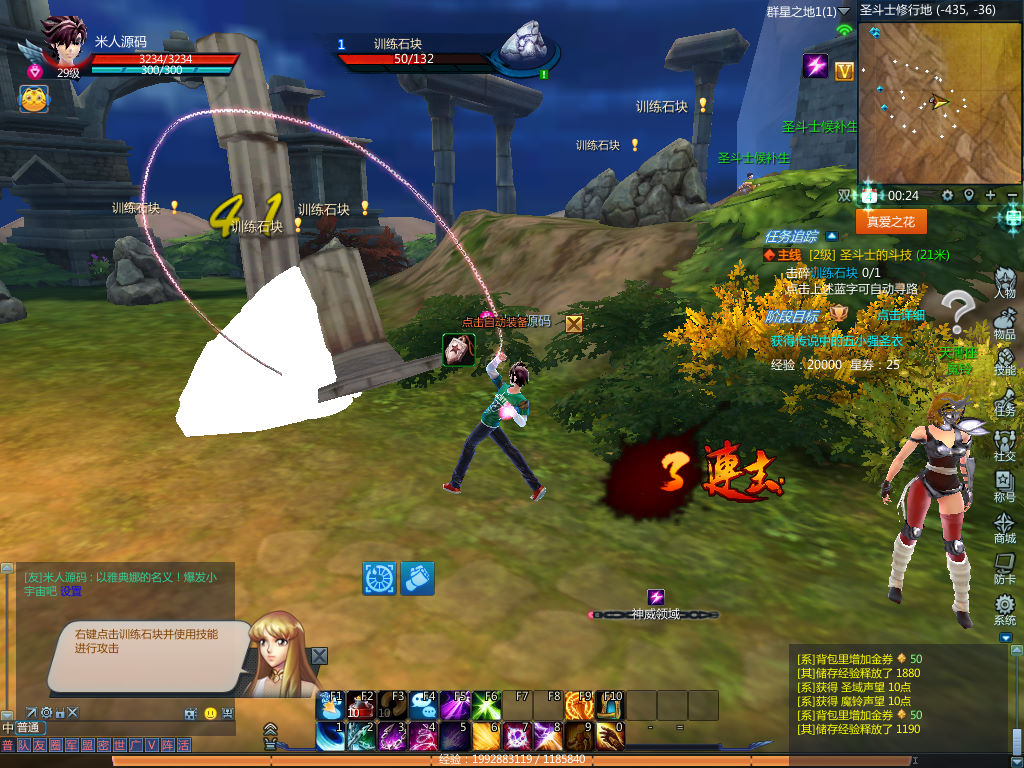Zoom in the minimap with plus button
Viewport: 1024px width, 768px height.
990,195
